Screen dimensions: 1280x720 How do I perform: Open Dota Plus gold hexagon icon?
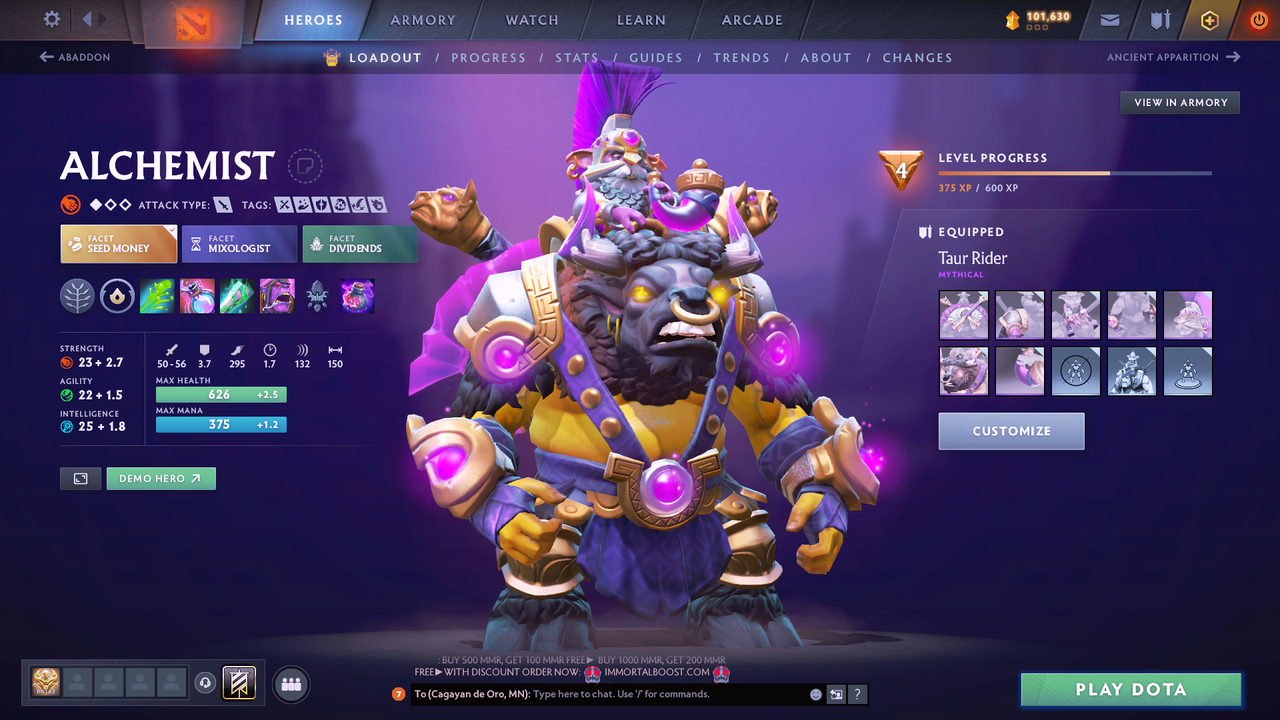point(1209,19)
